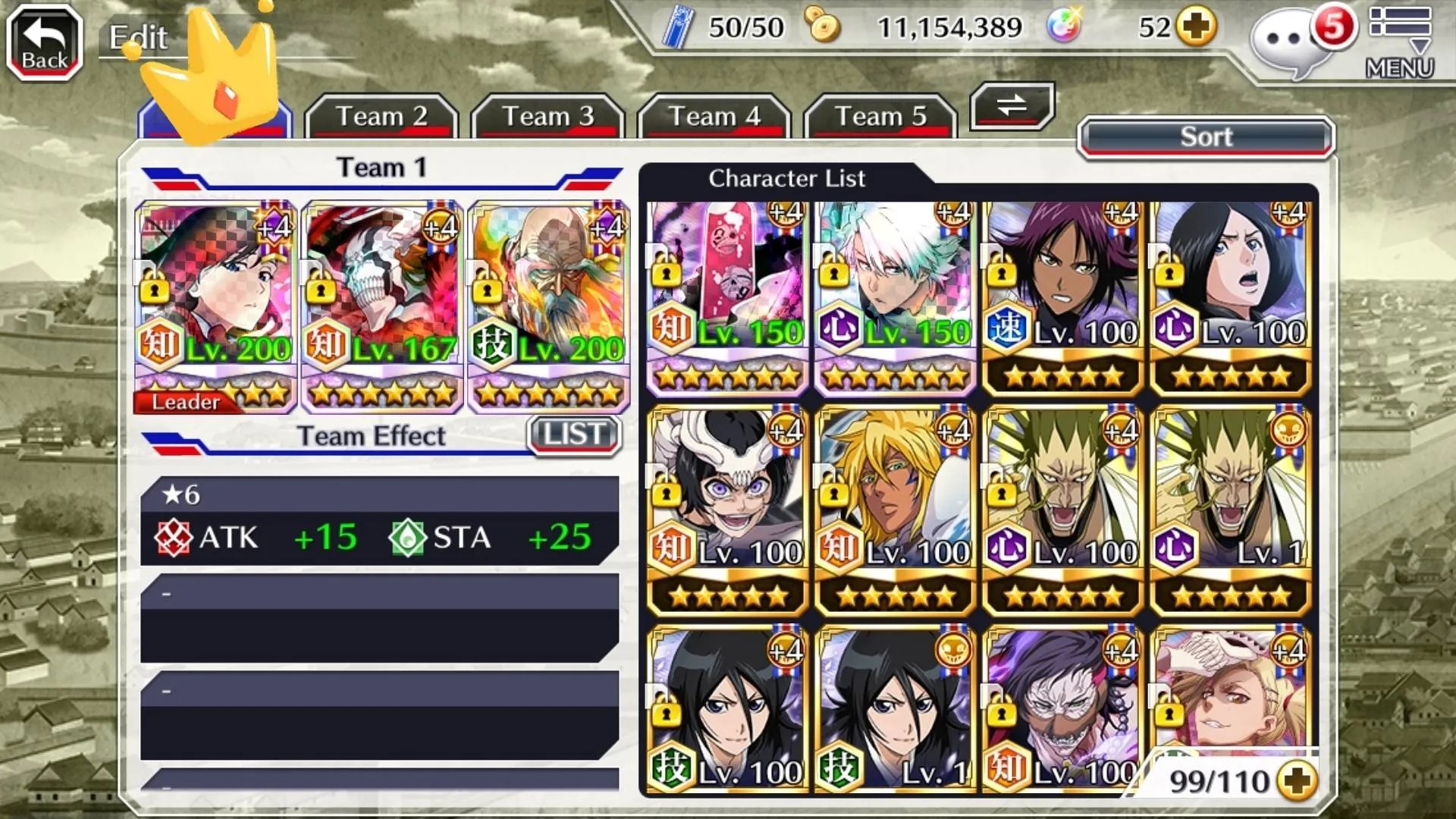
Task: Select the purple-haired dark-skinned Lv. 100 character
Action: pyautogui.click(x=1062, y=297)
